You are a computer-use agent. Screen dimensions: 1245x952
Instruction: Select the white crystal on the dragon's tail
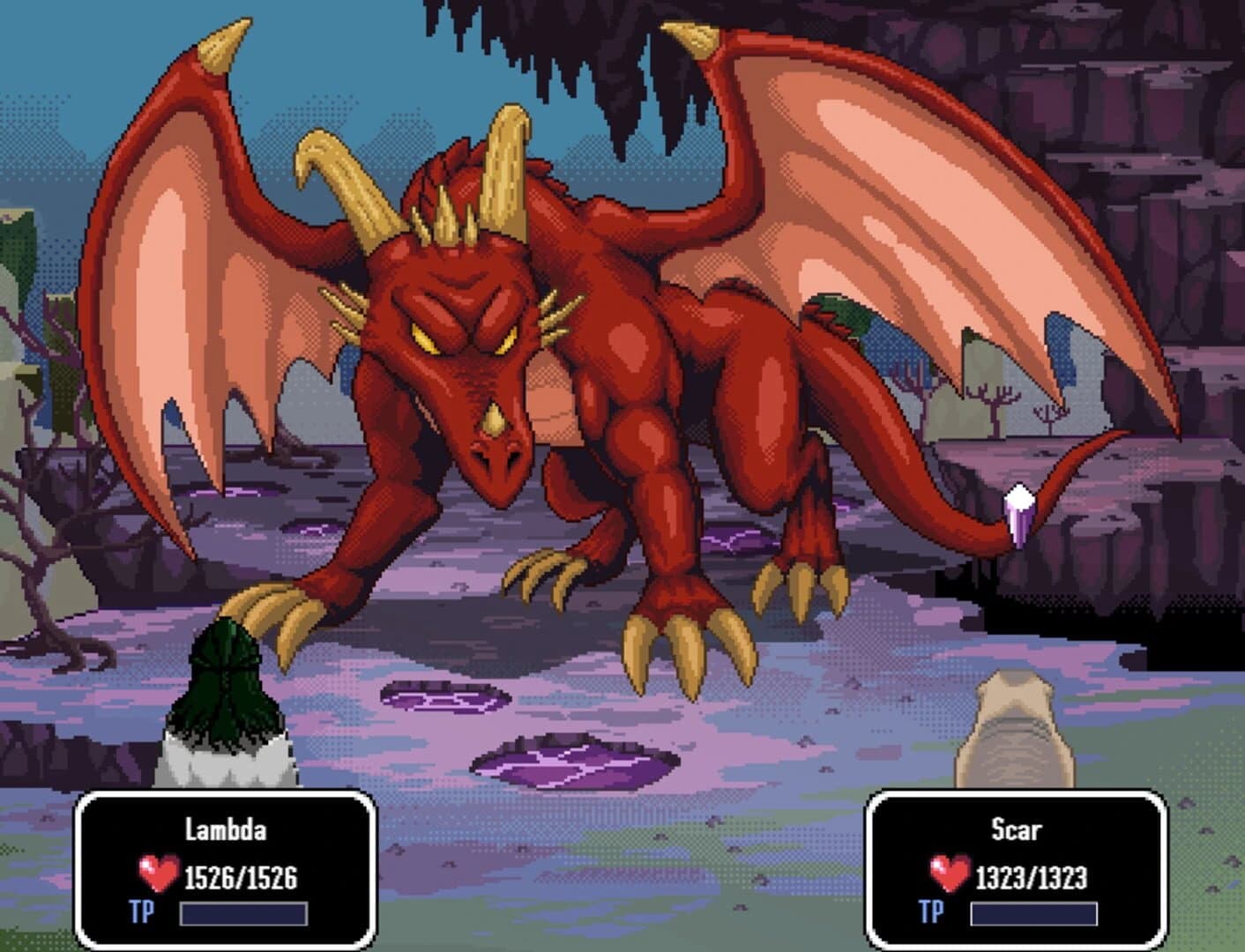coord(1018,509)
